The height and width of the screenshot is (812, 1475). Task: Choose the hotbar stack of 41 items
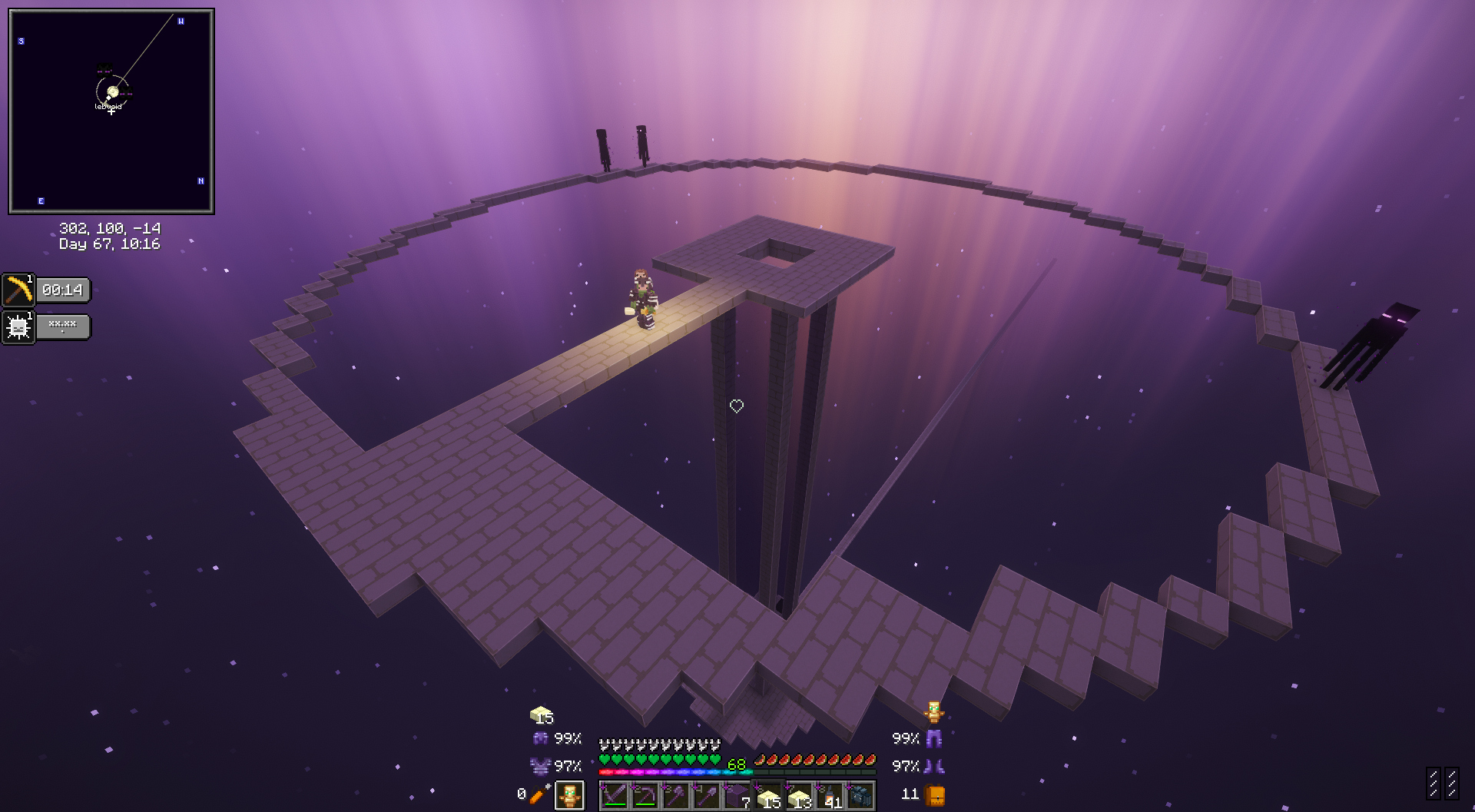click(830, 796)
